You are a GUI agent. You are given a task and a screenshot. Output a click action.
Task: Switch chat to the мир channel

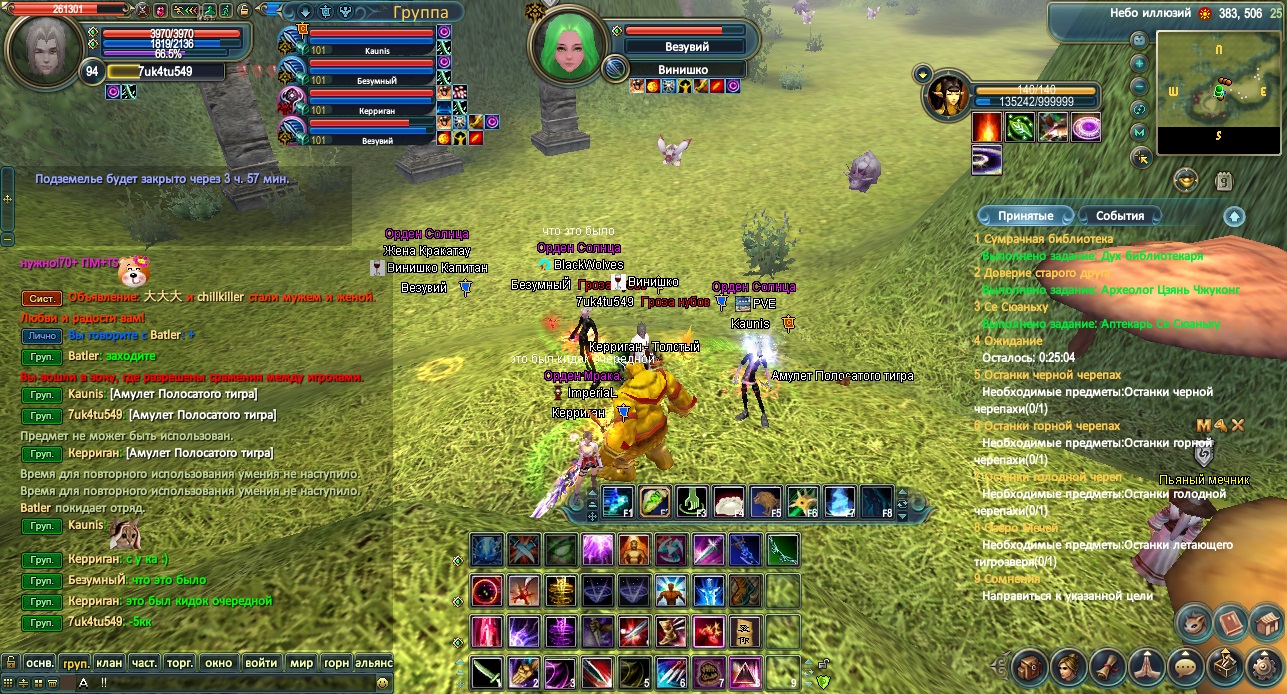tap(301, 662)
